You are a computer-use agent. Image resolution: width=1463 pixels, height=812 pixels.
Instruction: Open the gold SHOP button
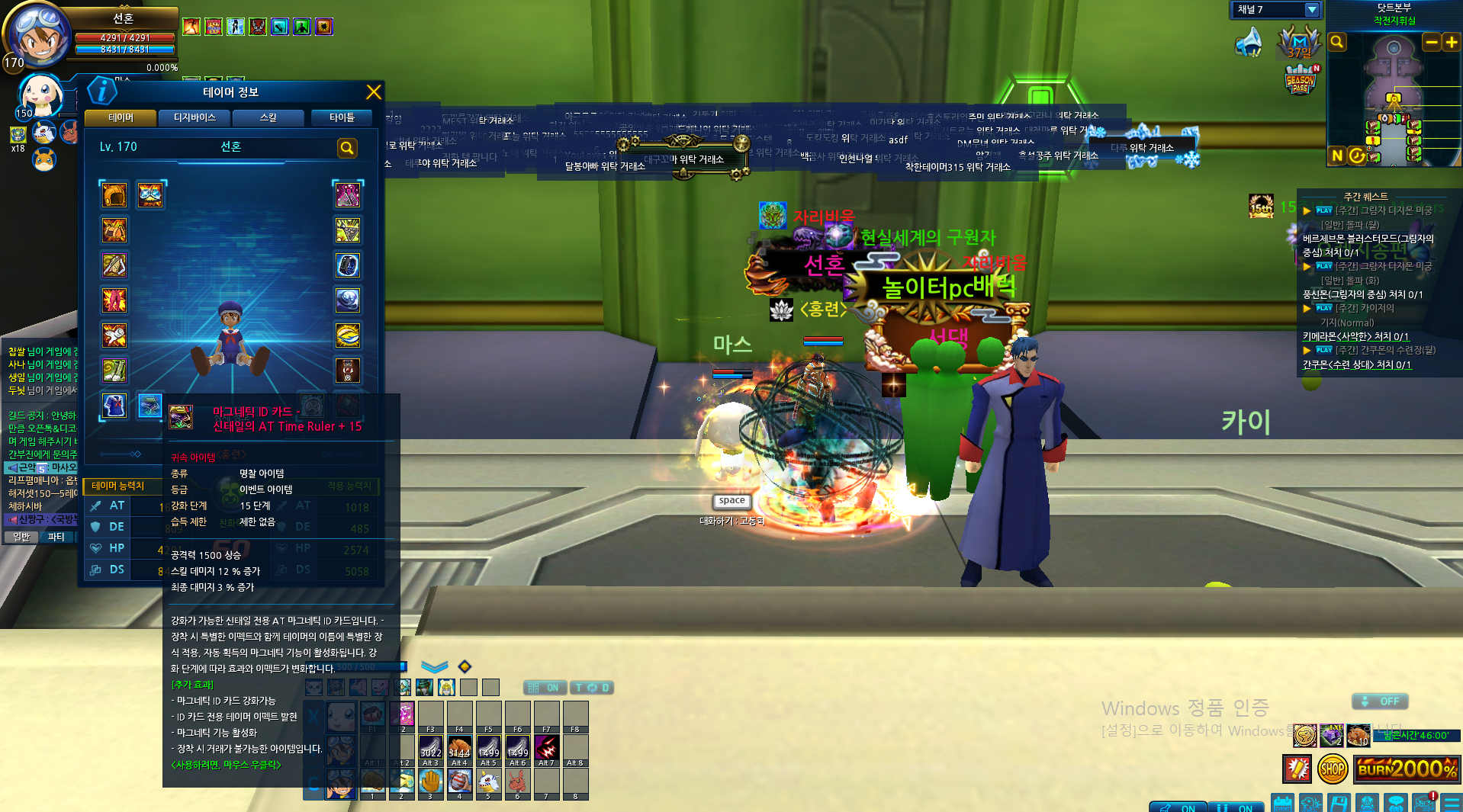(1332, 769)
